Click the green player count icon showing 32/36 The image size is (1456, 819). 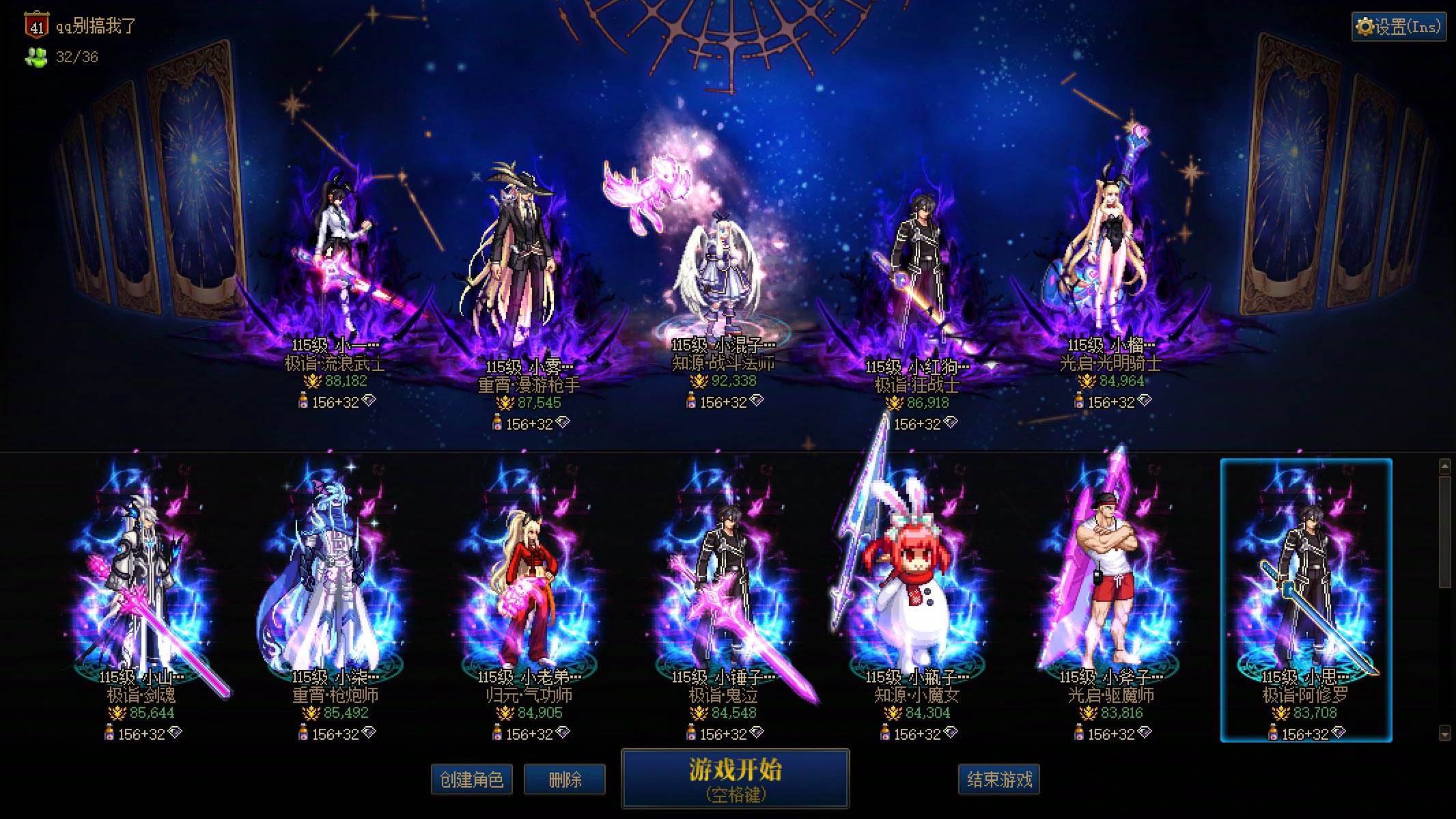pyautogui.click(x=36, y=57)
